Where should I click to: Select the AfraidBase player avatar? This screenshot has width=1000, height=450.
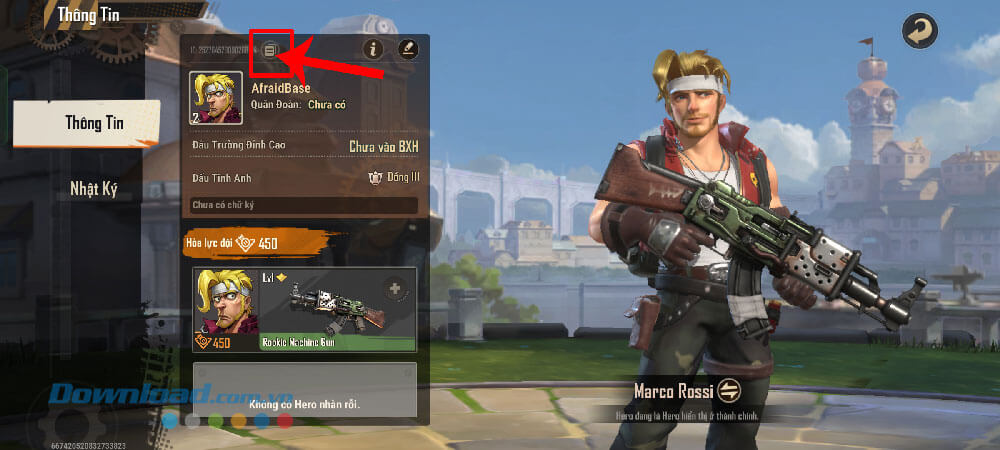click(x=215, y=98)
